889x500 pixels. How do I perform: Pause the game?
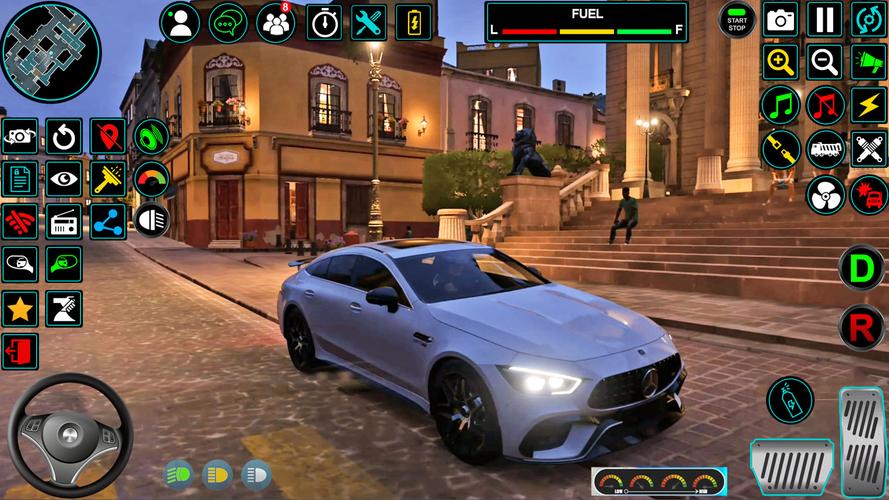(x=824, y=20)
